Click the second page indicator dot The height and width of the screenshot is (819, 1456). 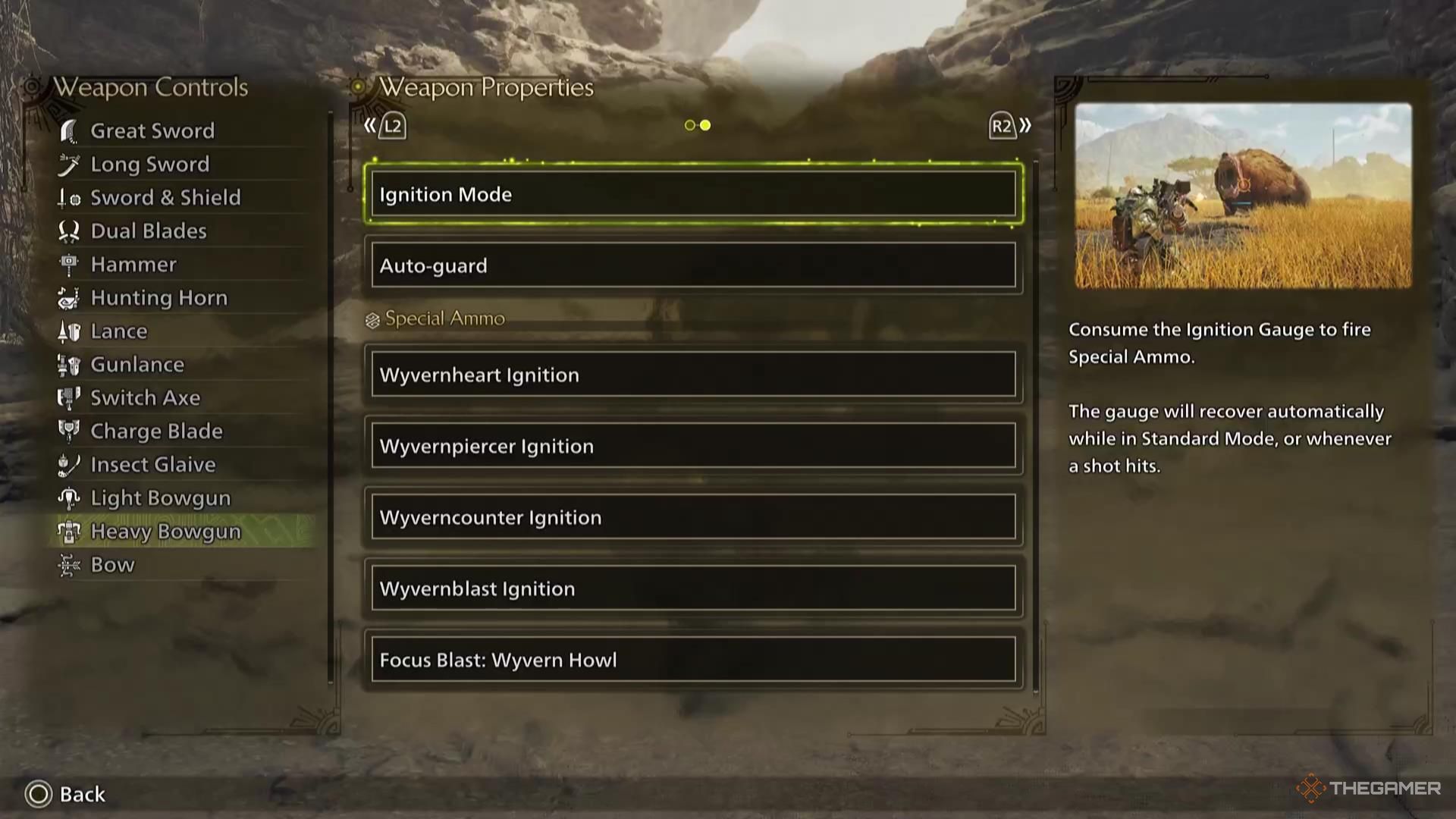(705, 124)
